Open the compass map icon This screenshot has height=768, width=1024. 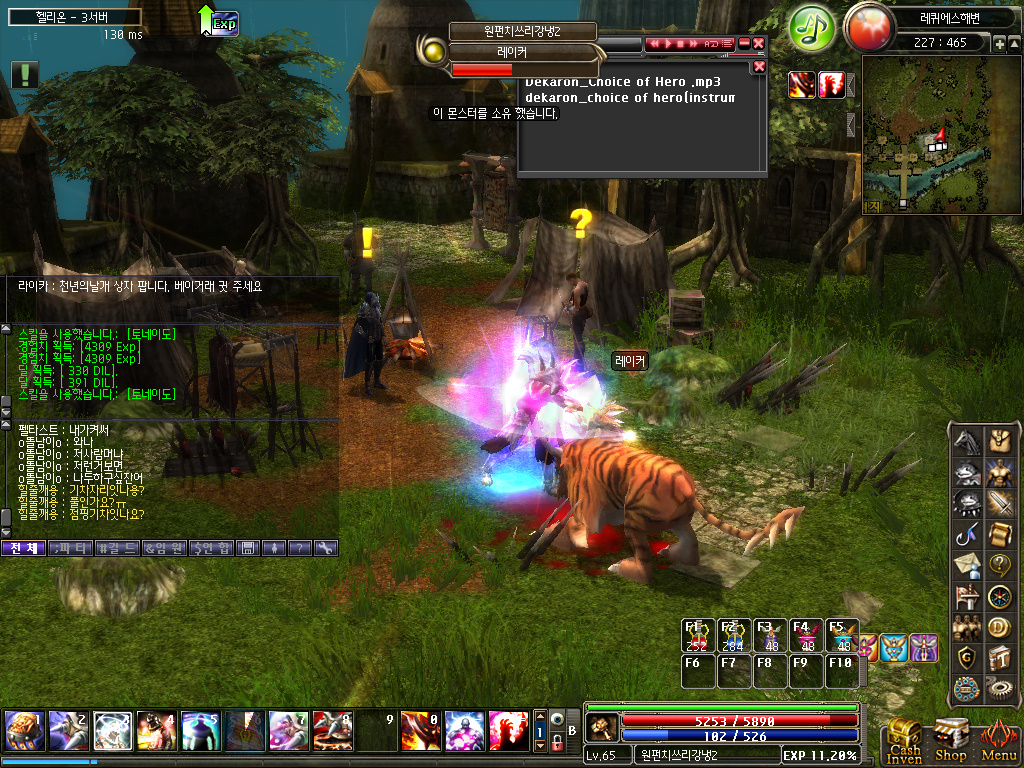click(1000, 596)
